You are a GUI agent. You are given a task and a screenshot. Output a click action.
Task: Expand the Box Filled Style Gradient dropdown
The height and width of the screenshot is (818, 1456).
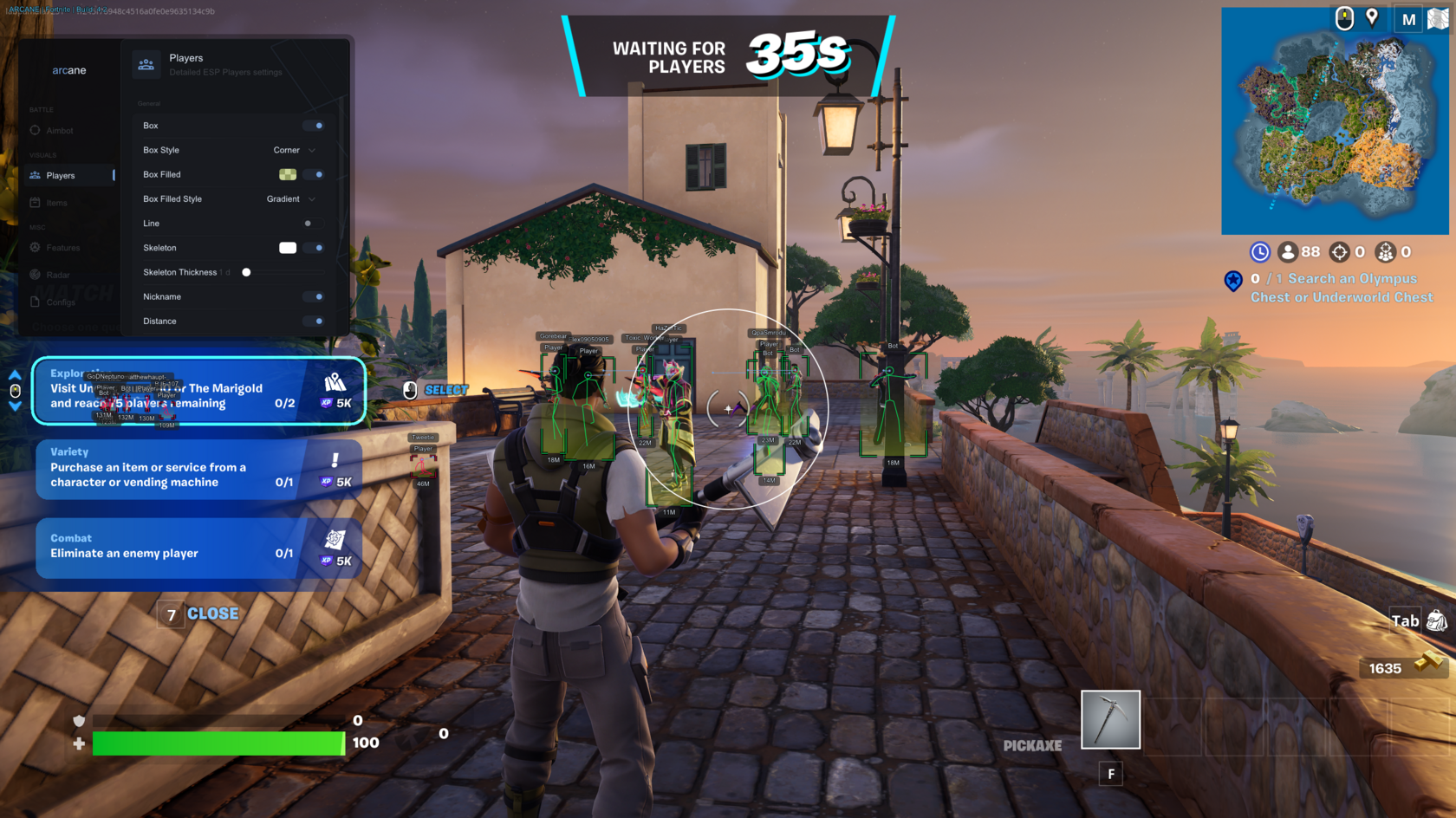(x=290, y=198)
